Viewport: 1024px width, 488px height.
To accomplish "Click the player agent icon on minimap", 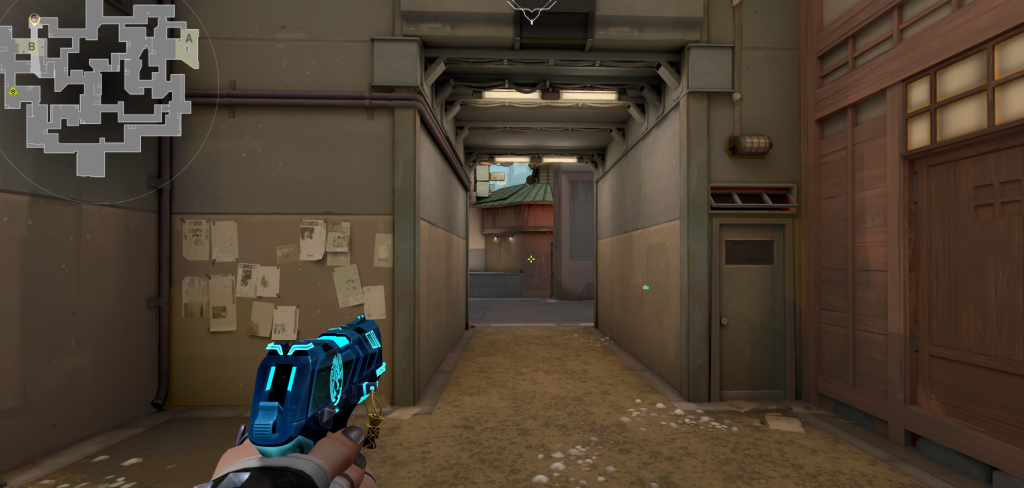I will [x=35, y=19].
